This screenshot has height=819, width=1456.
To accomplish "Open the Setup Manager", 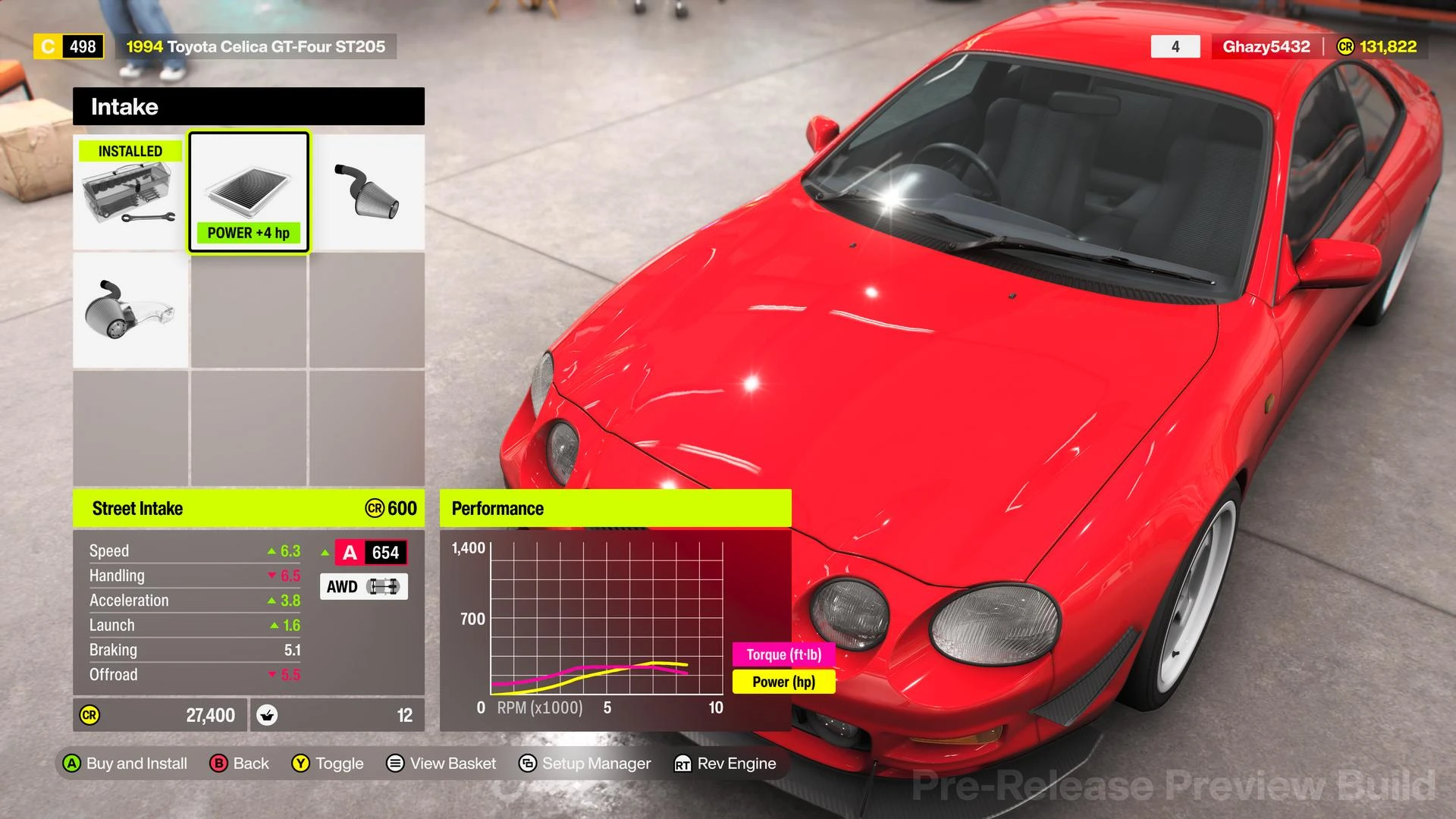I will (x=585, y=764).
